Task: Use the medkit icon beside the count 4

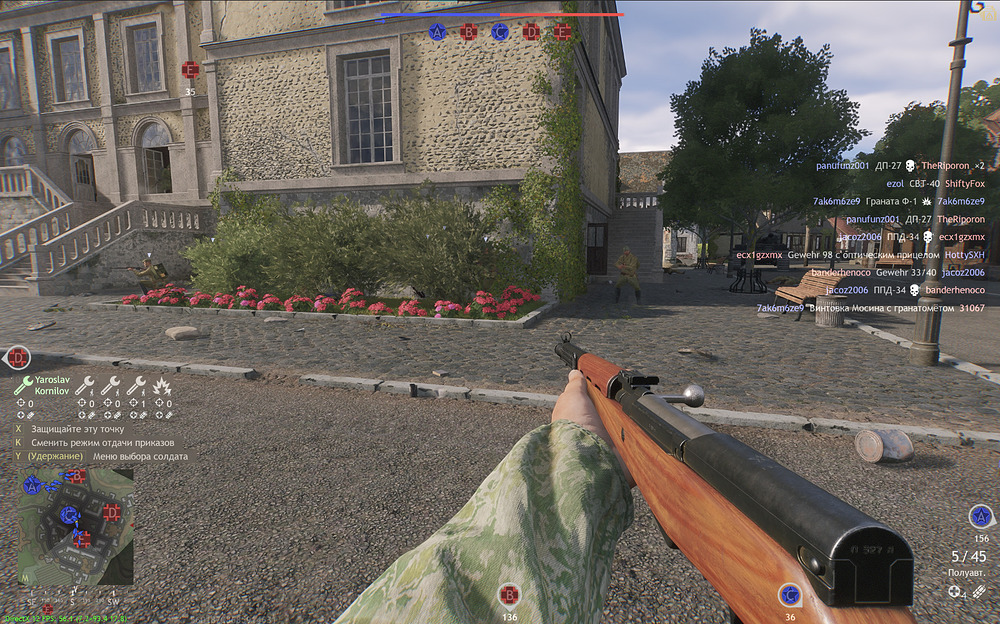Action: tap(956, 592)
